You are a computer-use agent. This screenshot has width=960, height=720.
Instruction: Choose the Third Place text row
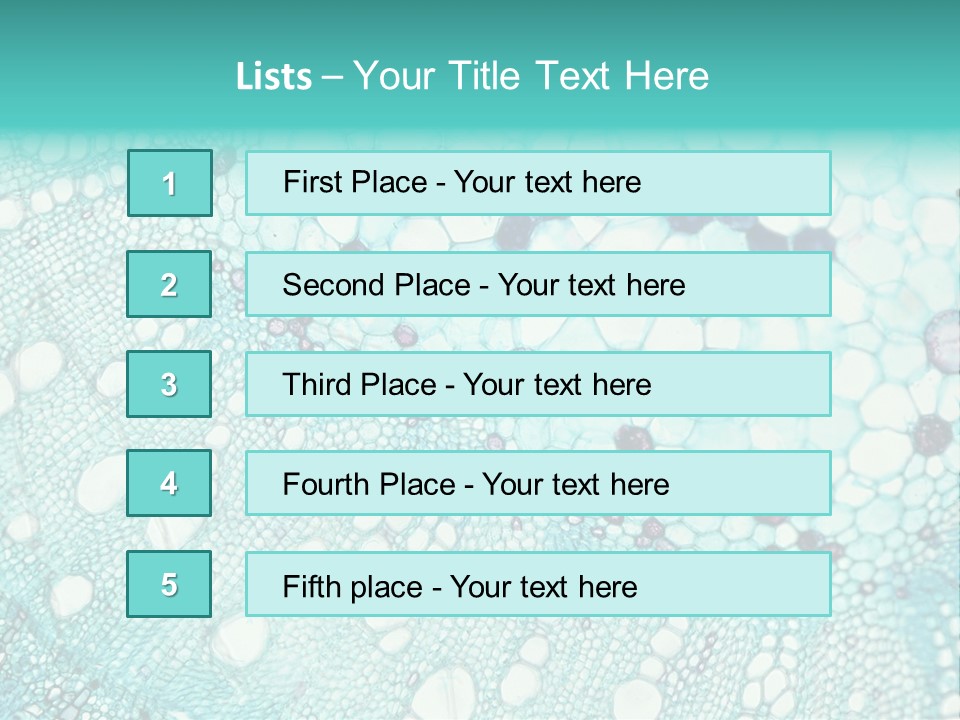pos(538,385)
